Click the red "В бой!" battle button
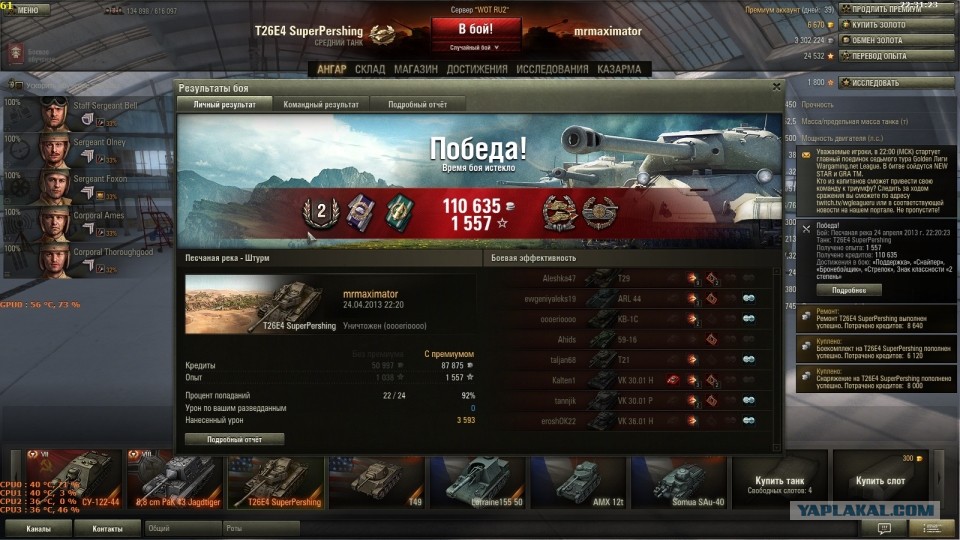The image size is (960, 540). 475,29
